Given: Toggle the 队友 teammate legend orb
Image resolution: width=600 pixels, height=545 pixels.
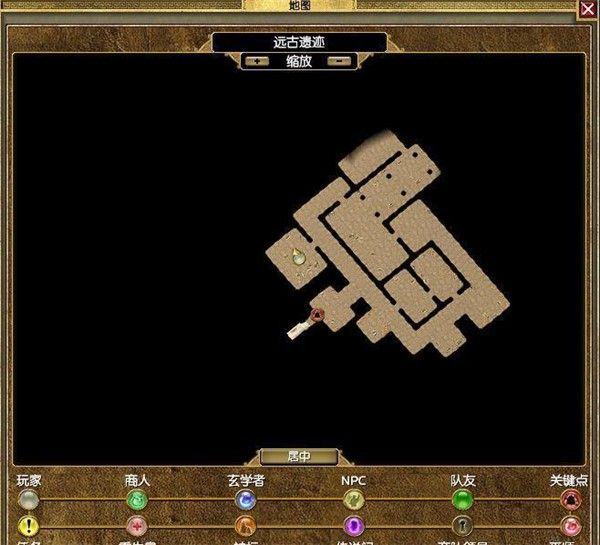Looking at the screenshot, I should point(462,499).
